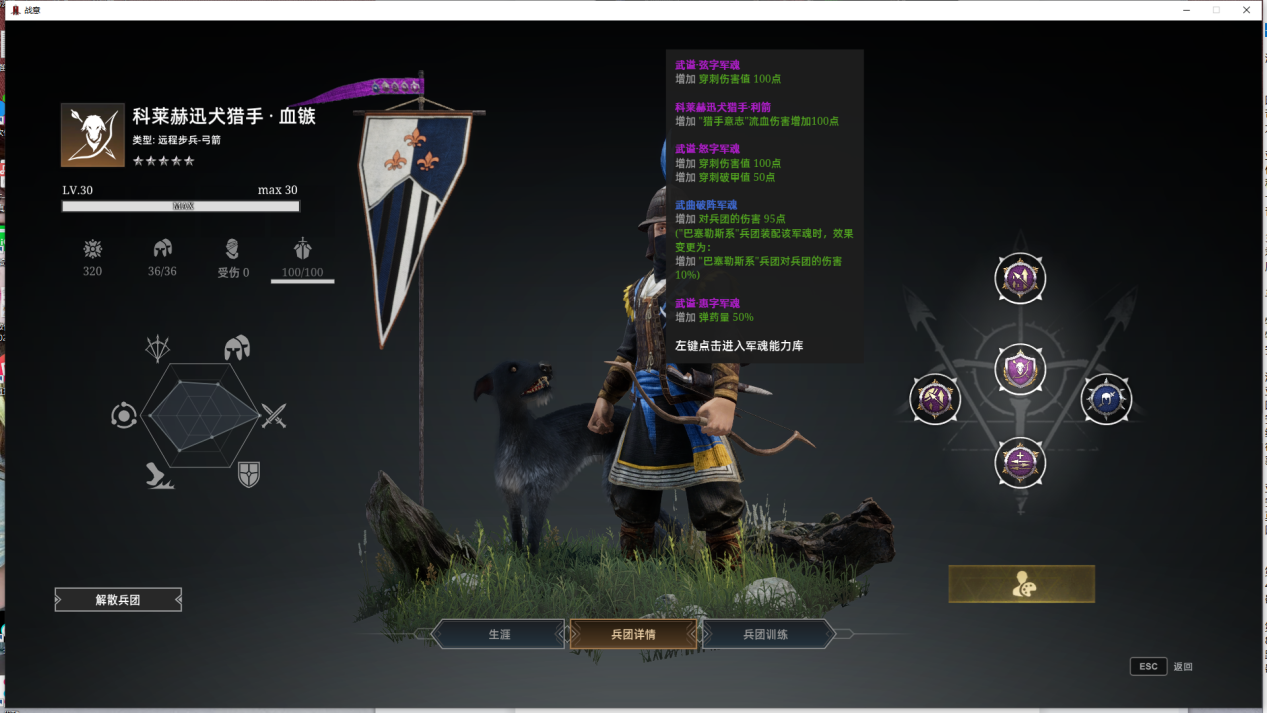The height and width of the screenshot is (713, 1267).
Task: Click the ESC 返回 back button
Action: pyautogui.click(x=1149, y=667)
